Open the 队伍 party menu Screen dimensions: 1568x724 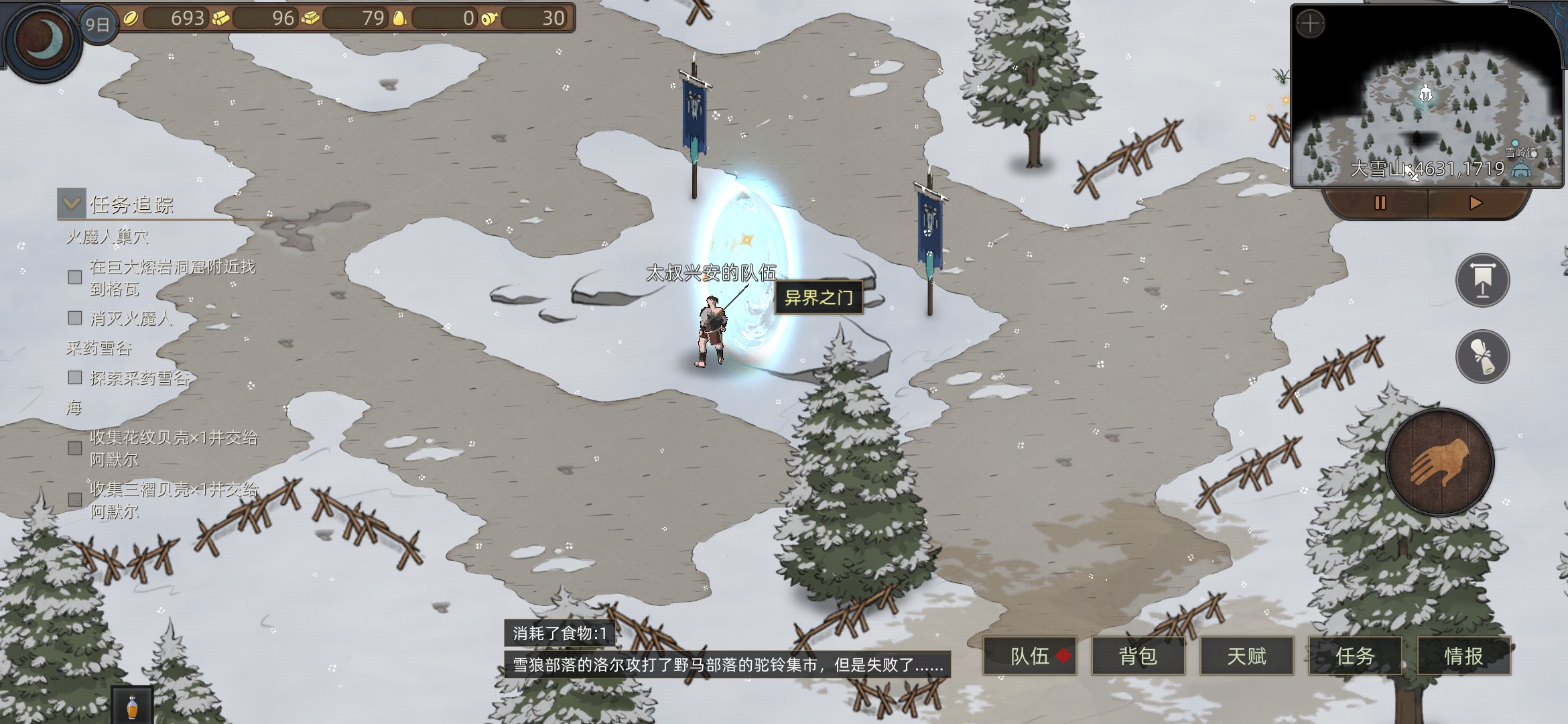[x=1030, y=656]
